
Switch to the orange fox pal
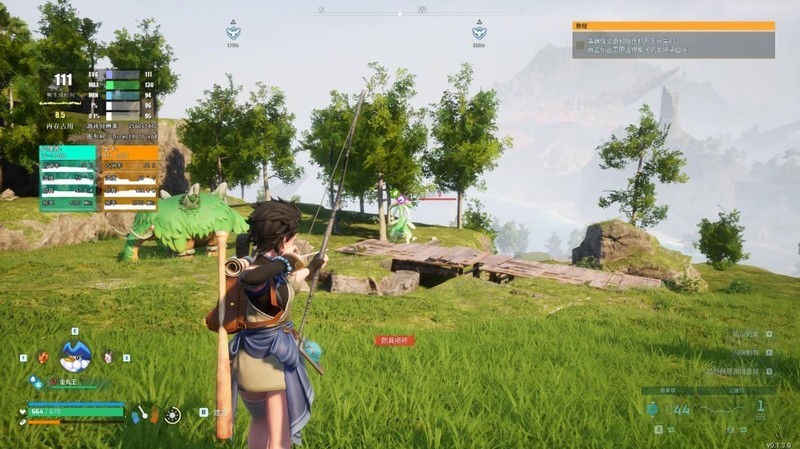[x=42, y=357]
